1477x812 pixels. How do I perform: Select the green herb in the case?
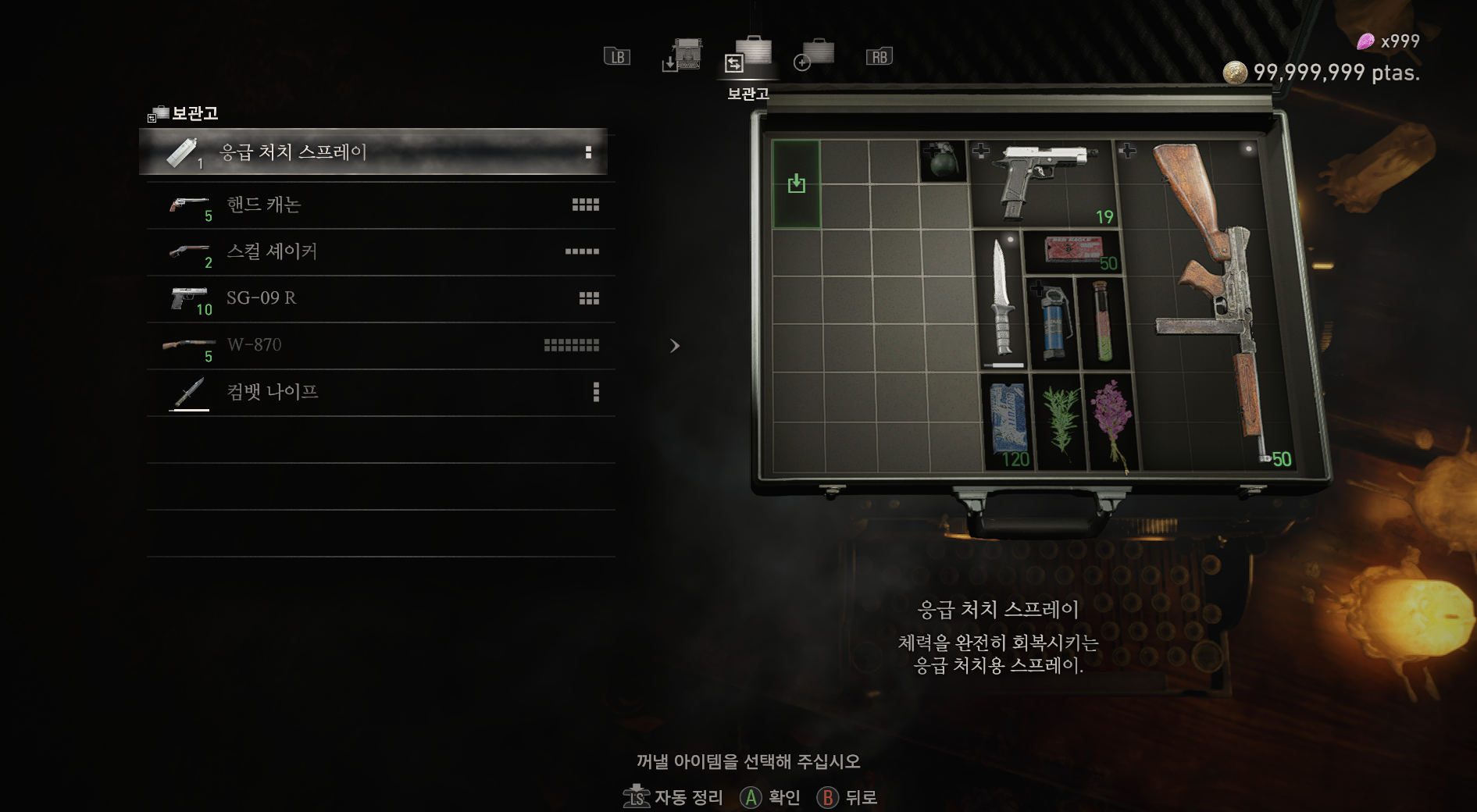coord(1059,422)
